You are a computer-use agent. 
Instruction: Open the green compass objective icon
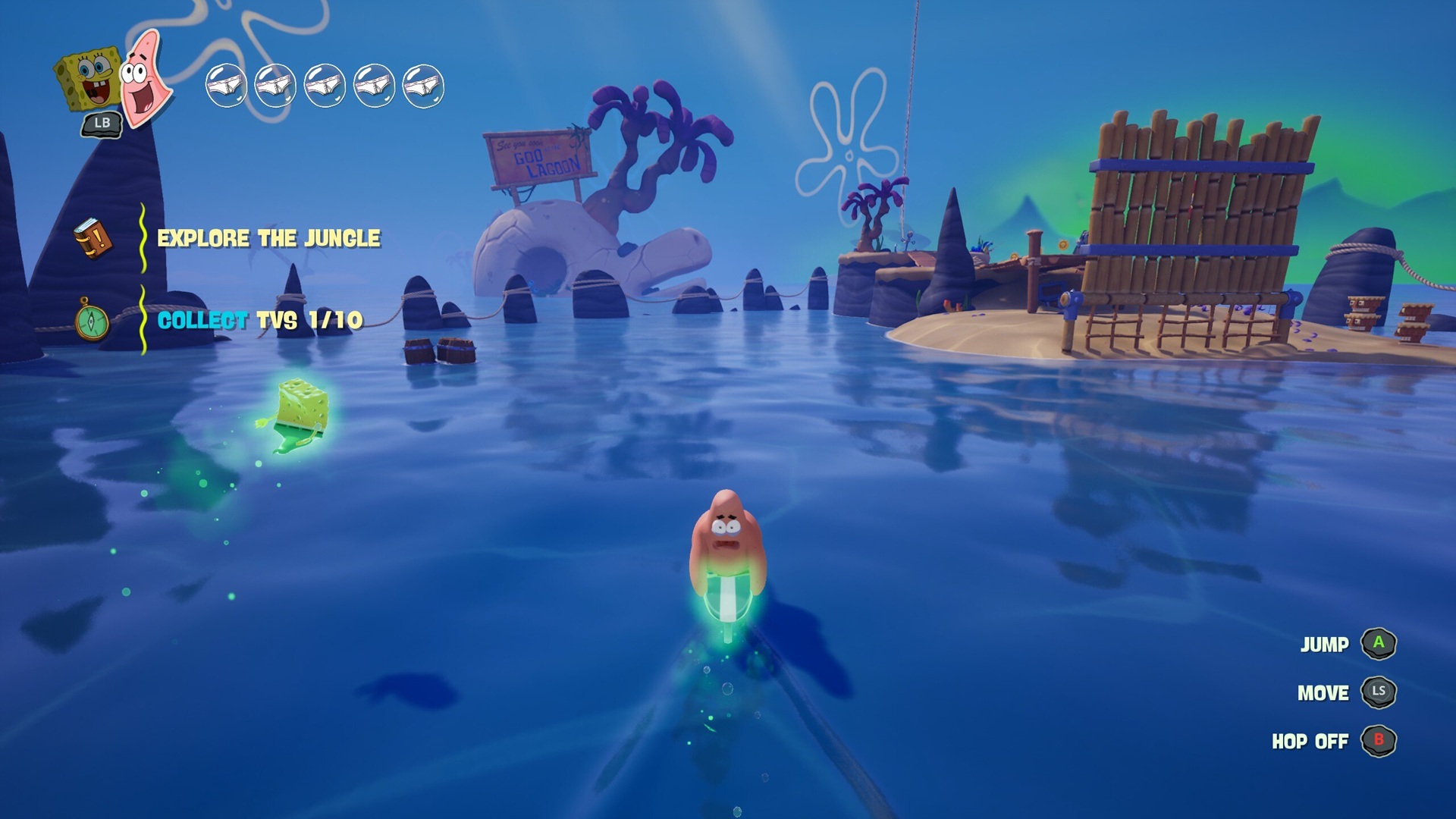click(x=92, y=321)
